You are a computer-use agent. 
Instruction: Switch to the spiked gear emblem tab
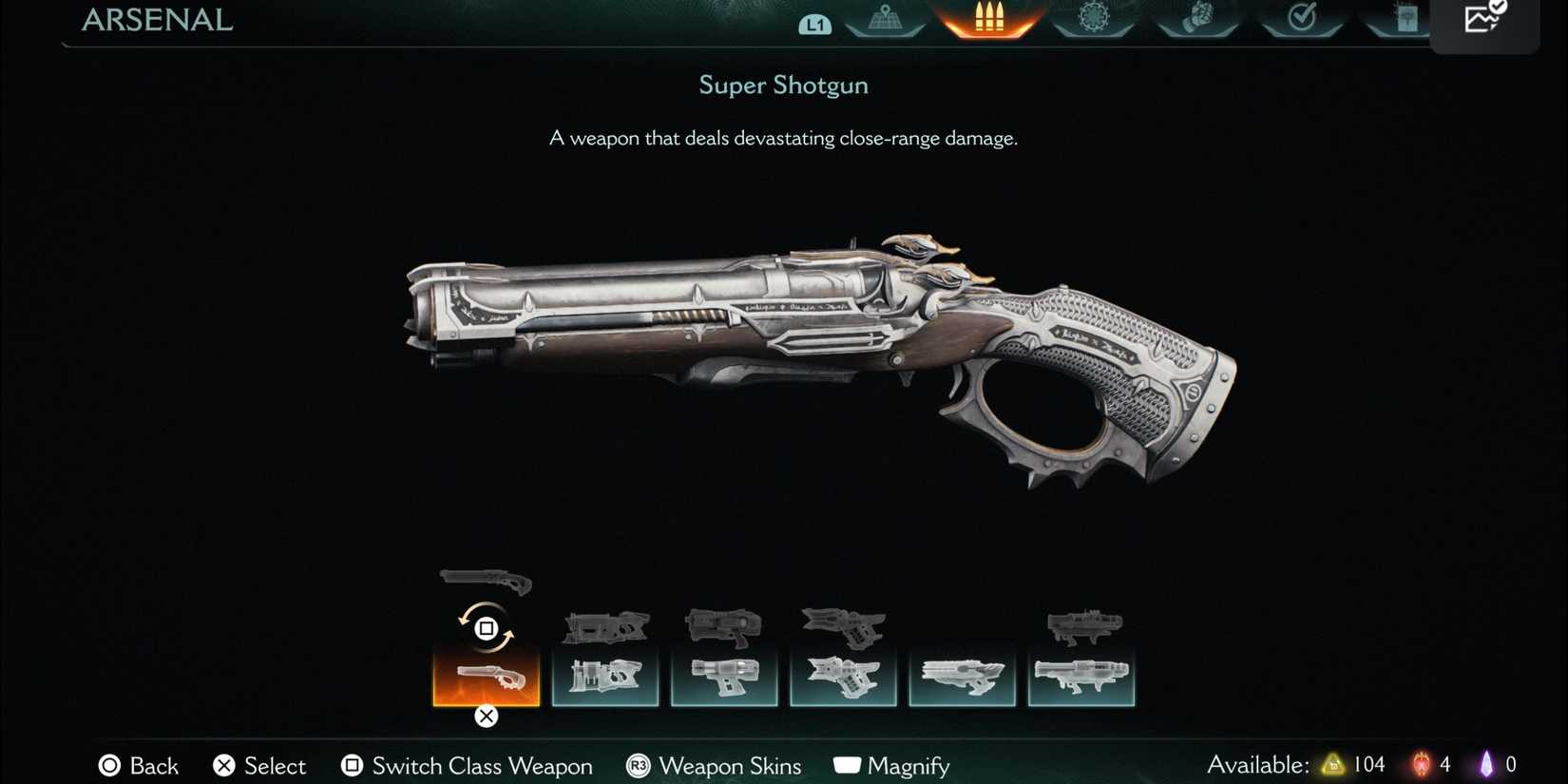pyautogui.click(x=1094, y=19)
